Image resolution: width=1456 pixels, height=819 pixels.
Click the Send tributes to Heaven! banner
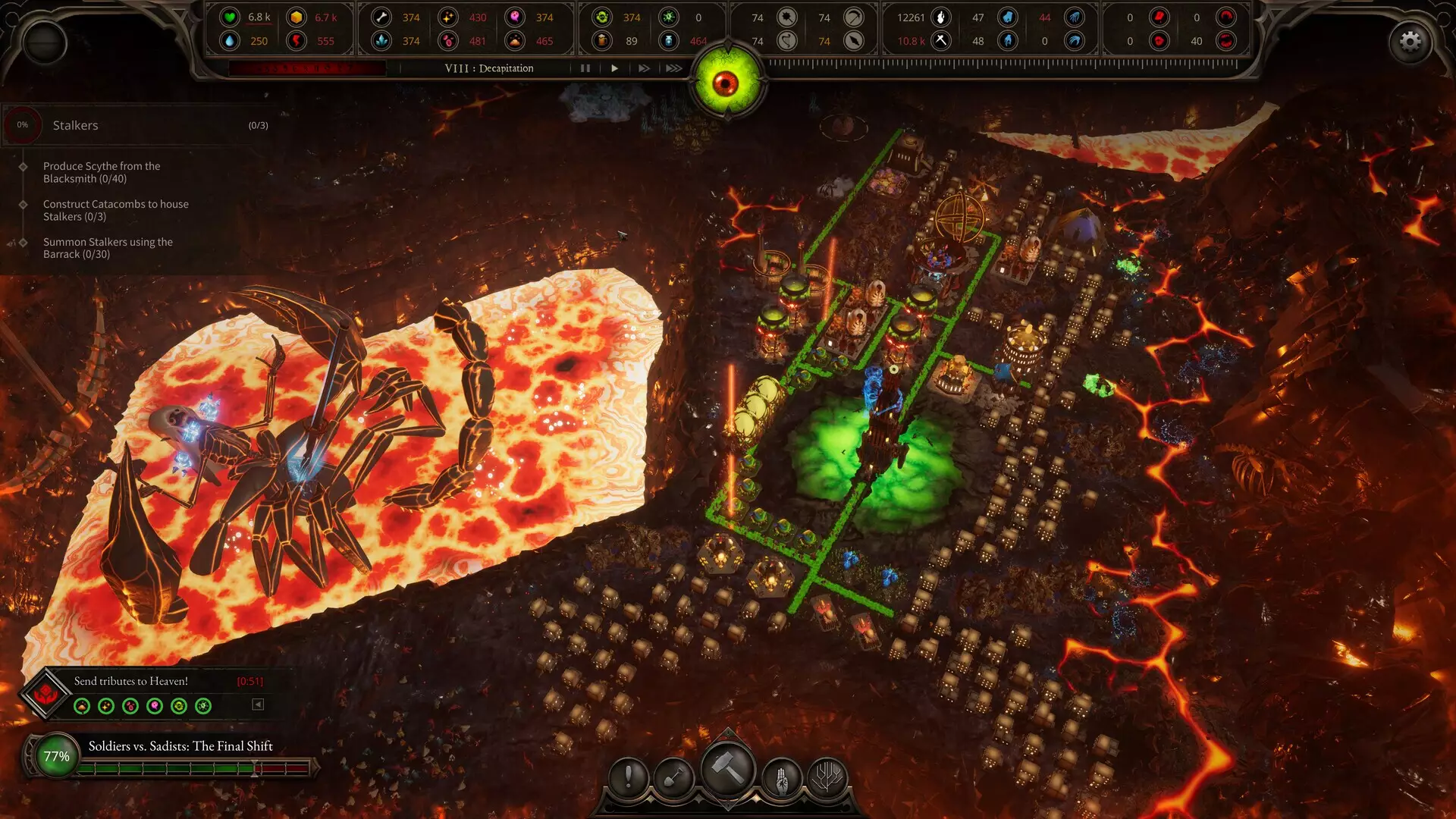130,681
